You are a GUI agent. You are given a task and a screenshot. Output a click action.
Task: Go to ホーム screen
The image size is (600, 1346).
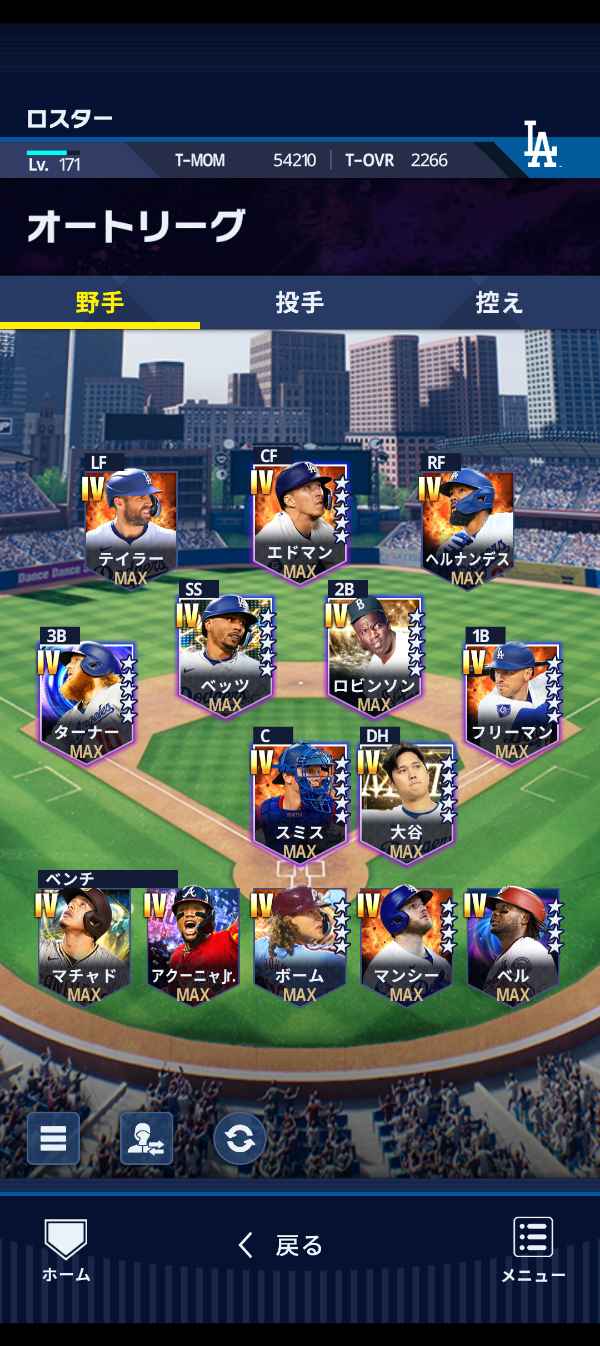66,1250
